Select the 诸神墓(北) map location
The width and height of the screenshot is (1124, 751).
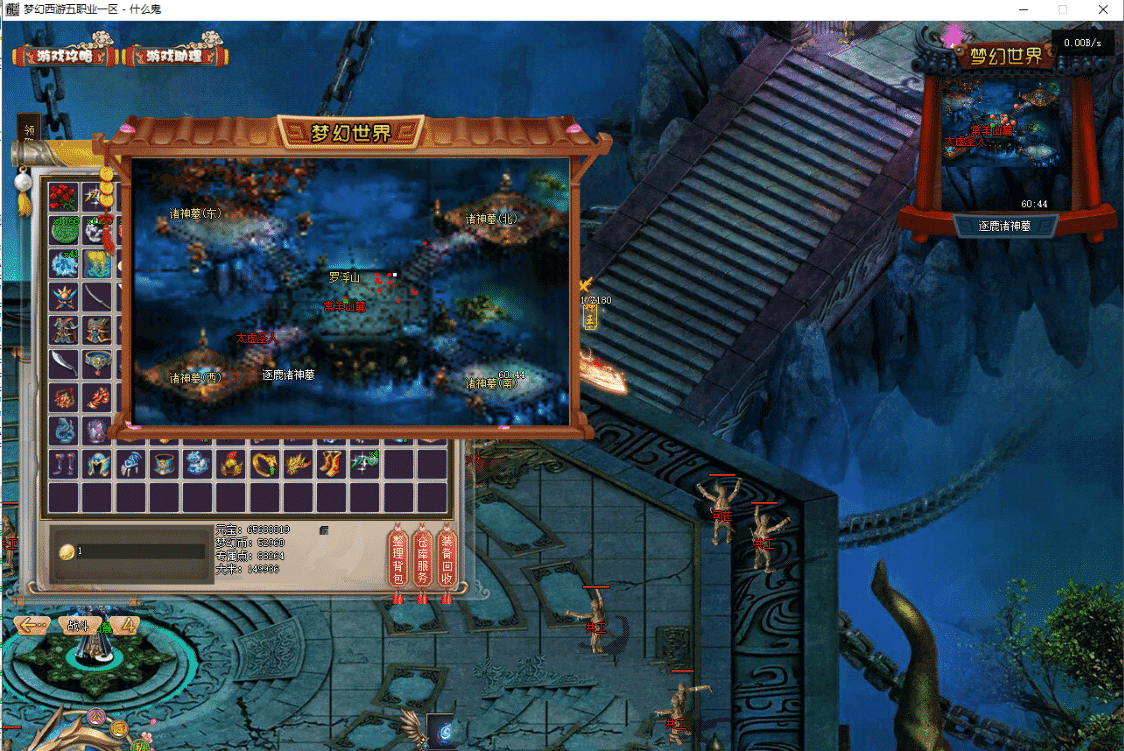point(491,217)
